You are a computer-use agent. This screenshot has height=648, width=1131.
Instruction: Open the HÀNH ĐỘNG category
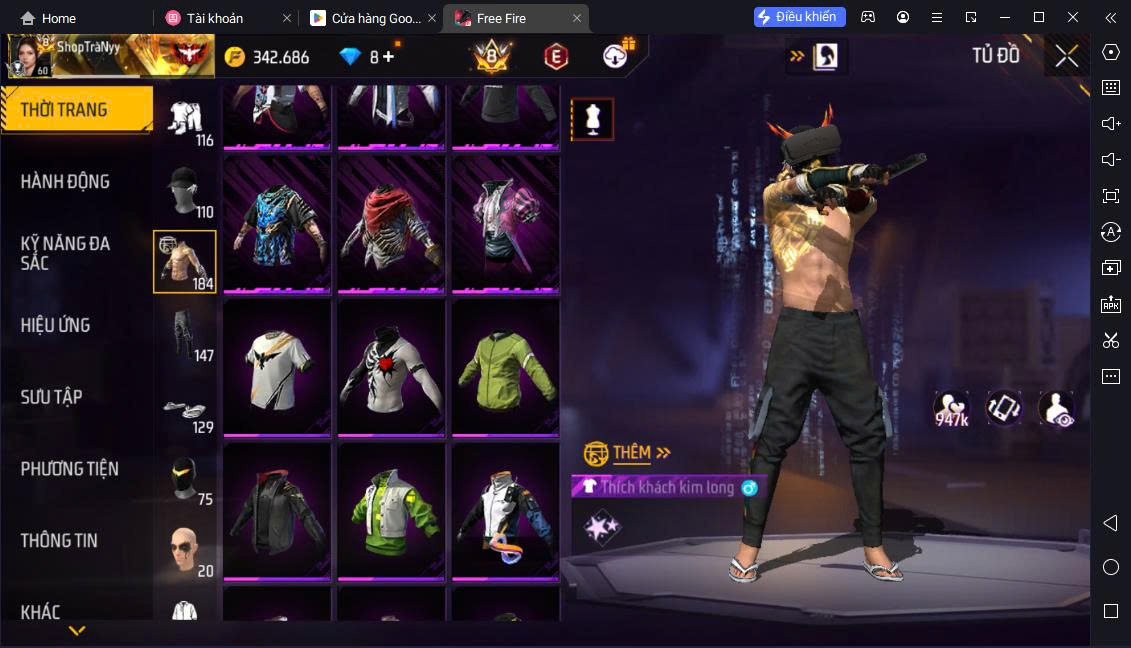tap(66, 182)
